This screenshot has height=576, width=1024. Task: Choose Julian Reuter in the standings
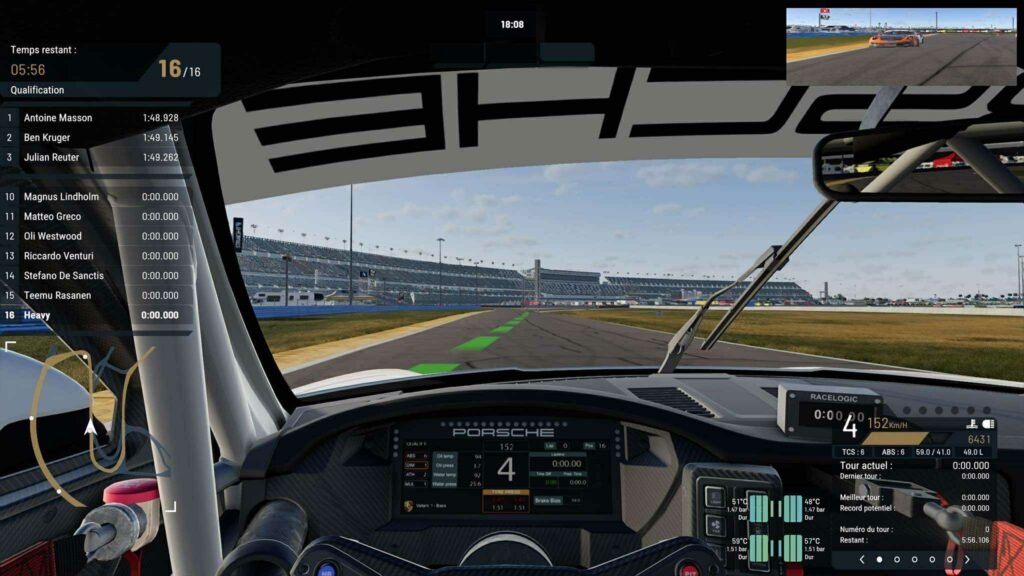[x=98, y=157]
